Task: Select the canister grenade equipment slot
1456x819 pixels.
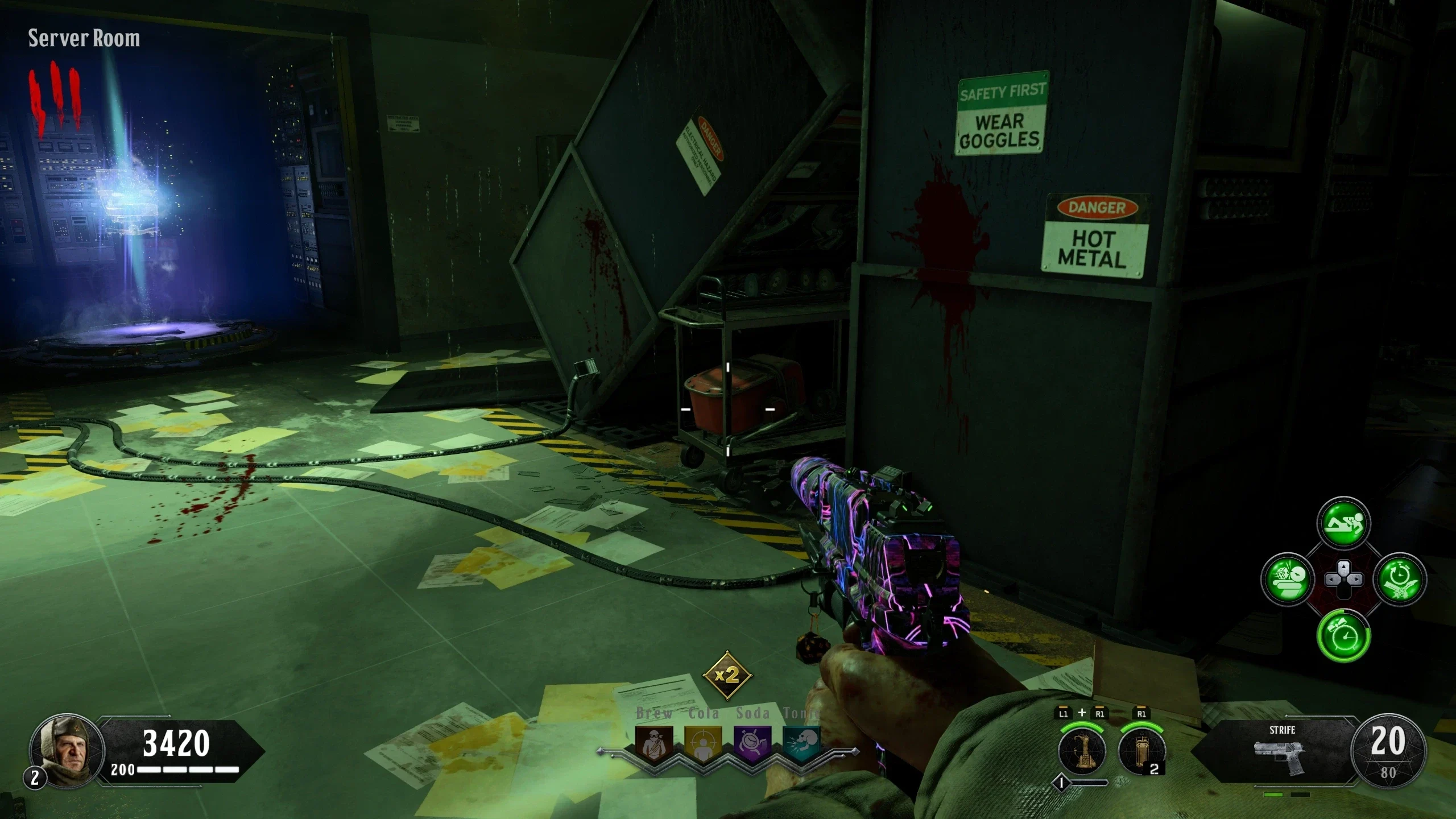Action: 1141,751
